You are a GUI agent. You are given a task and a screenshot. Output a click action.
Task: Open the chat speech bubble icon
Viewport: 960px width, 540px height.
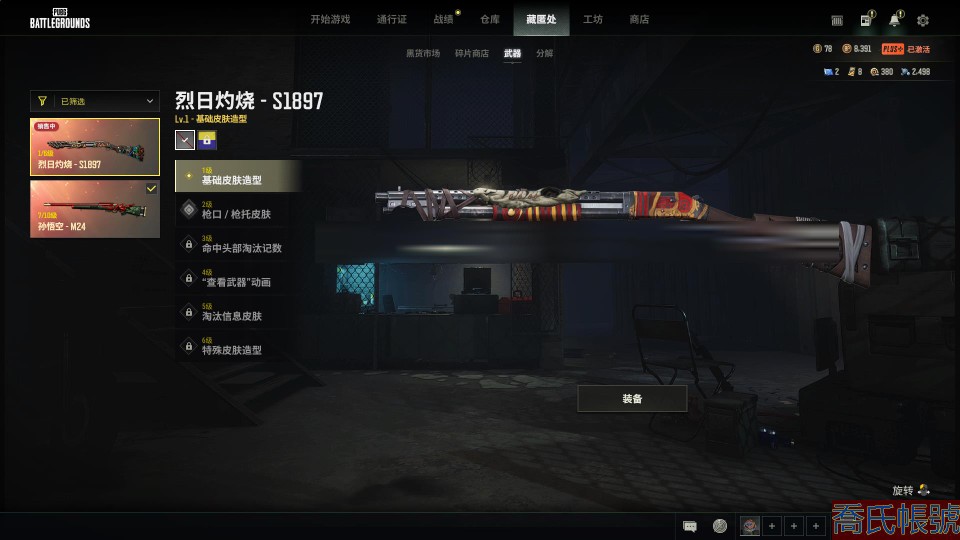690,526
